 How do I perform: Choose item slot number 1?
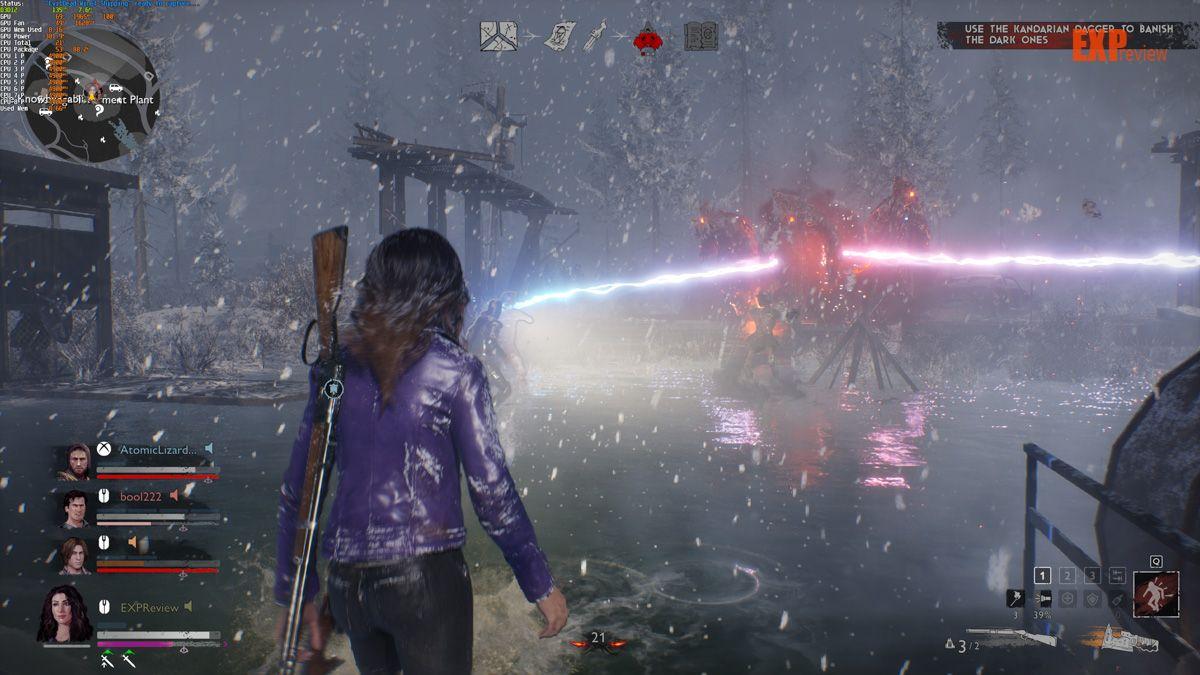(1042, 575)
